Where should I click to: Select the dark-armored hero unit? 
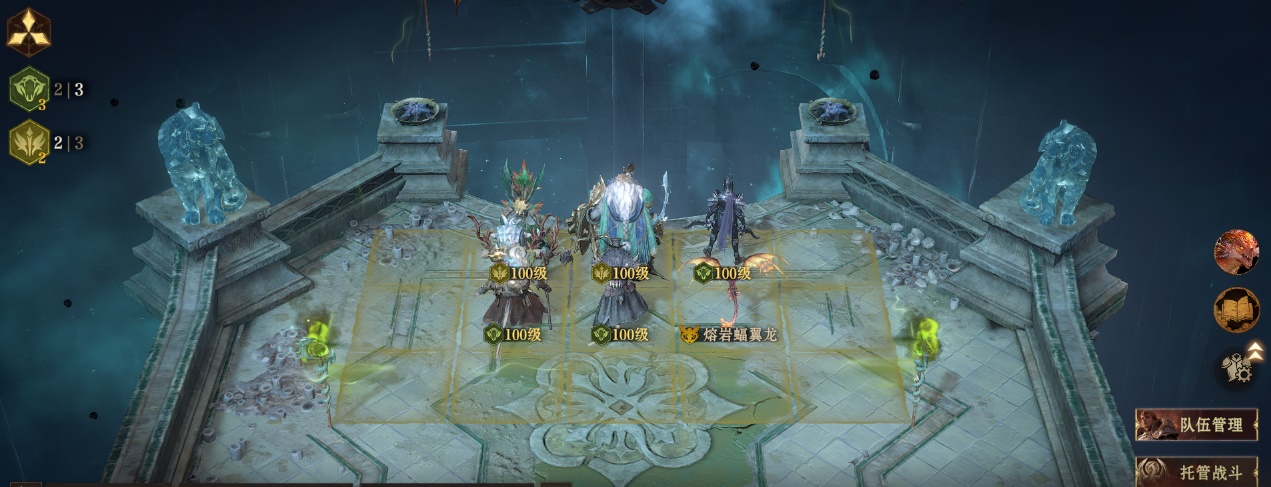(x=722, y=220)
